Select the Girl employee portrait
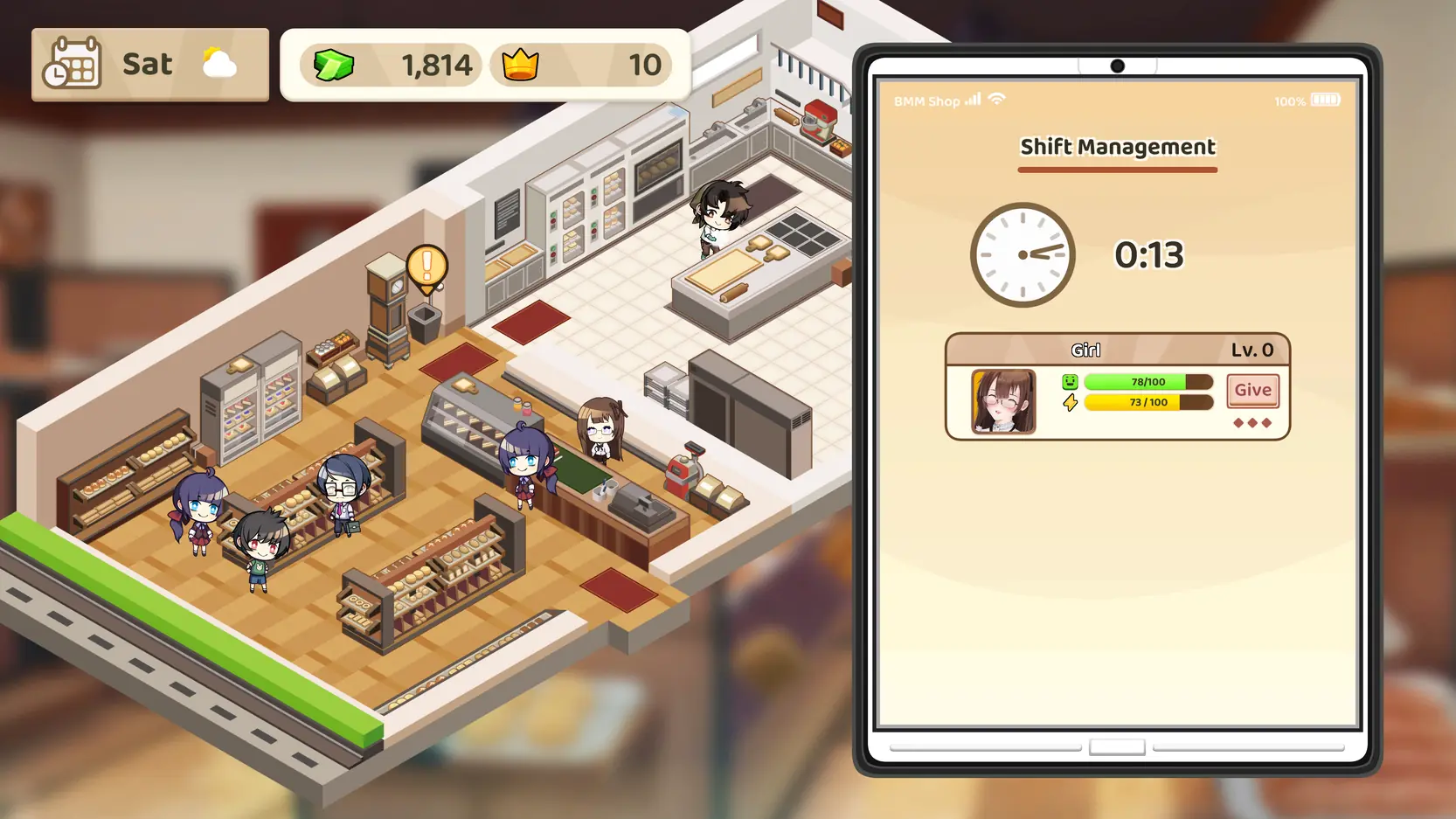This screenshot has width=1456, height=819. point(1003,401)
